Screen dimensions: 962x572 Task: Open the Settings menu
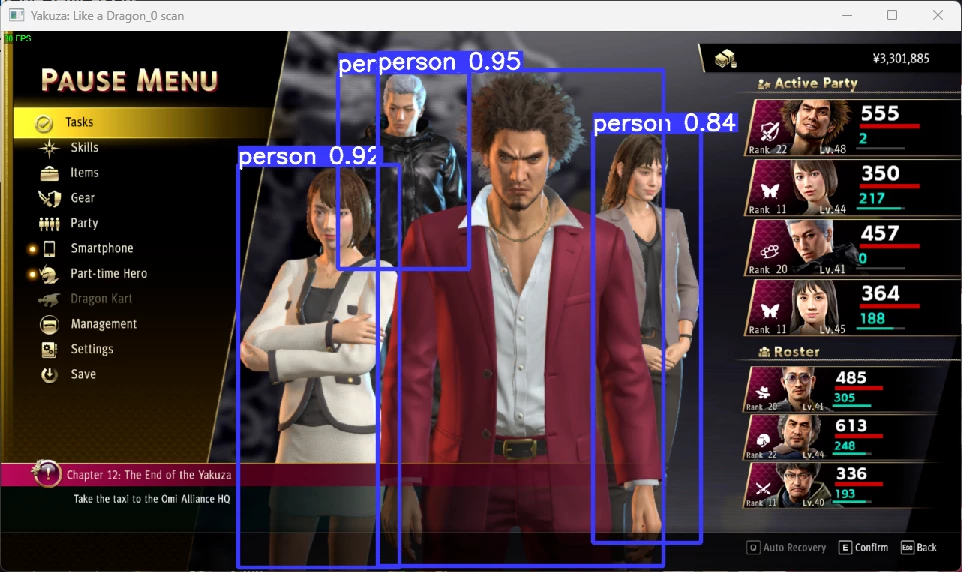click(x=91, y=349)
